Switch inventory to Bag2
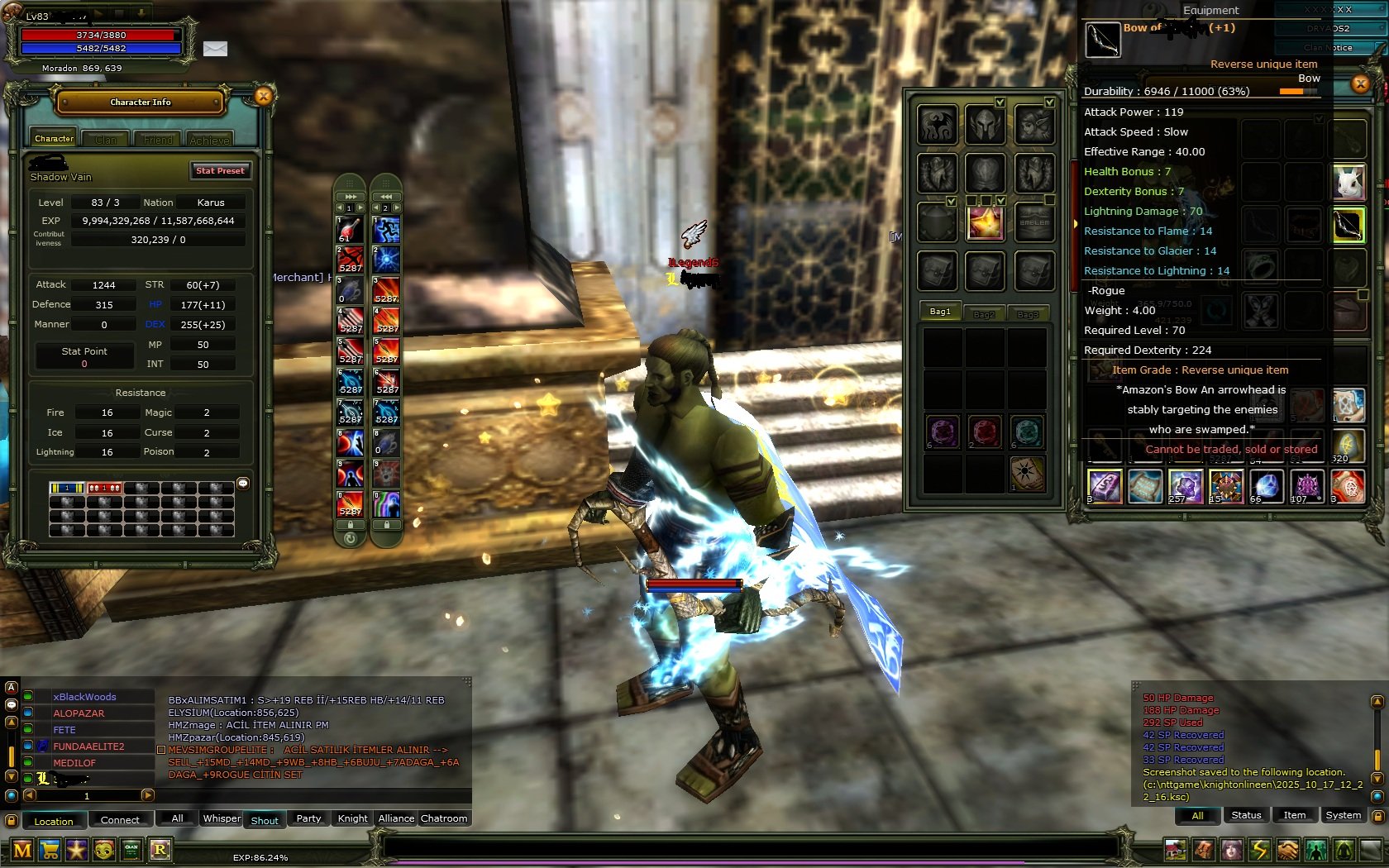This screenshot has width=1389, height=868. [x=984, y=313]
